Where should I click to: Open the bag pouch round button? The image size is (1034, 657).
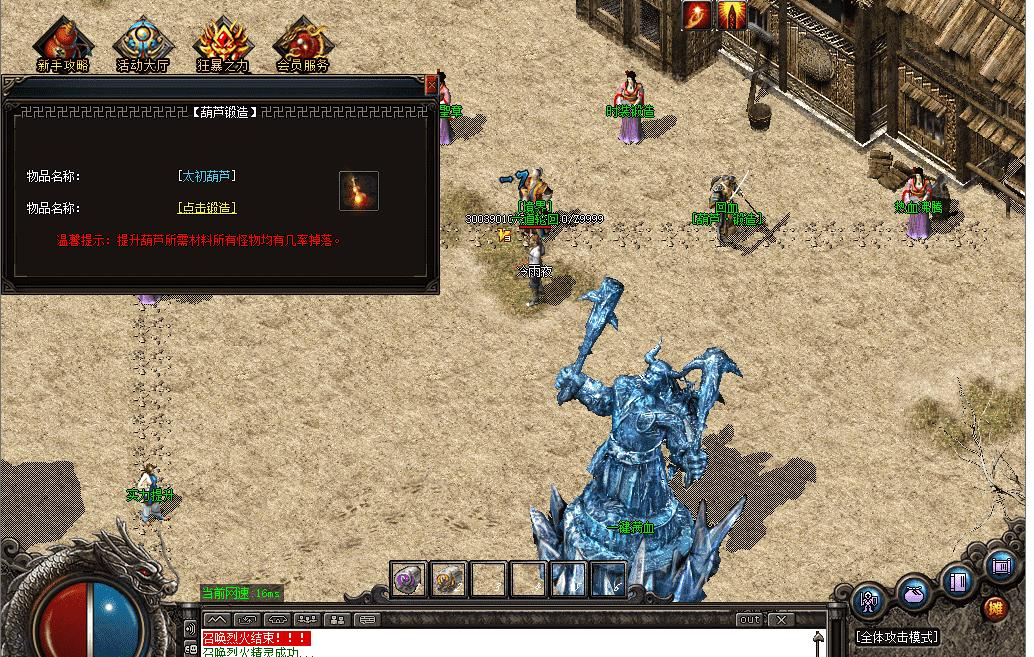(914, 591)
